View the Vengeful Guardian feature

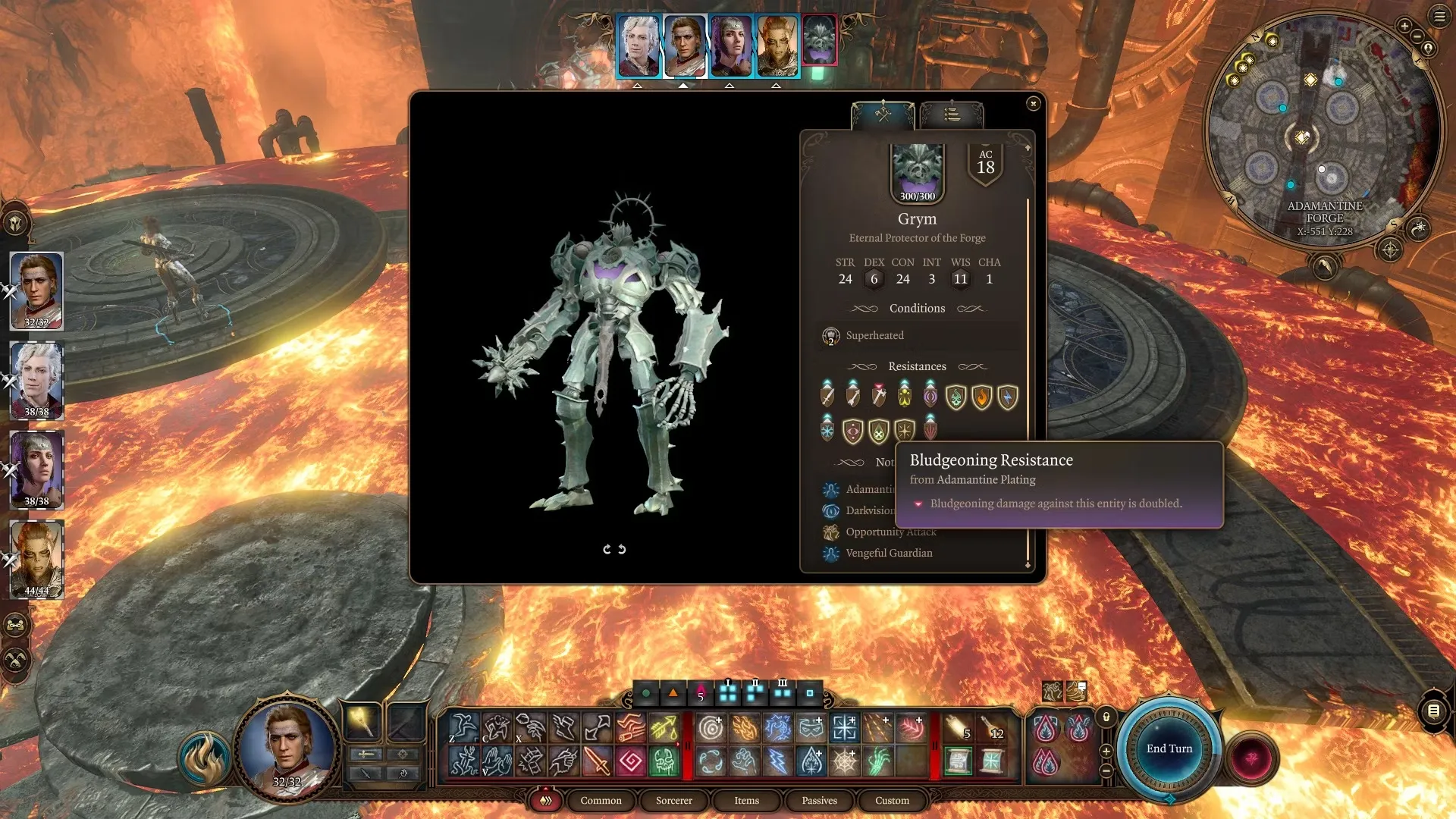pyautogui.click(x=889, y=554)
